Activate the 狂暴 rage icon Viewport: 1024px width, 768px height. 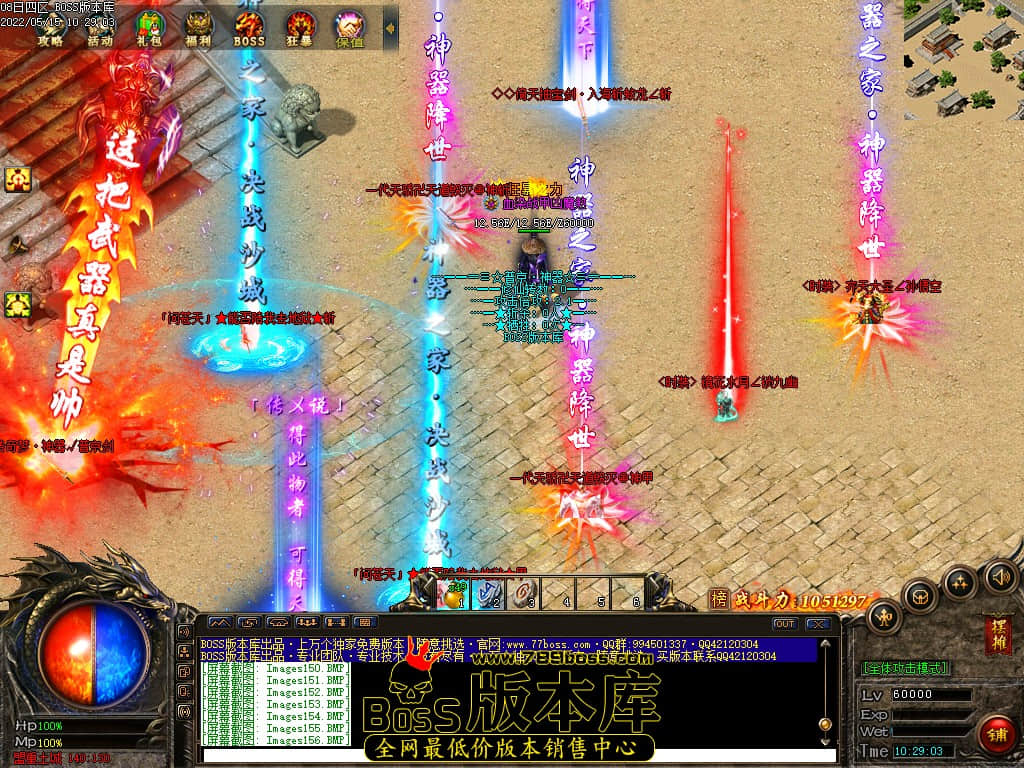click(x=299, y=27)
